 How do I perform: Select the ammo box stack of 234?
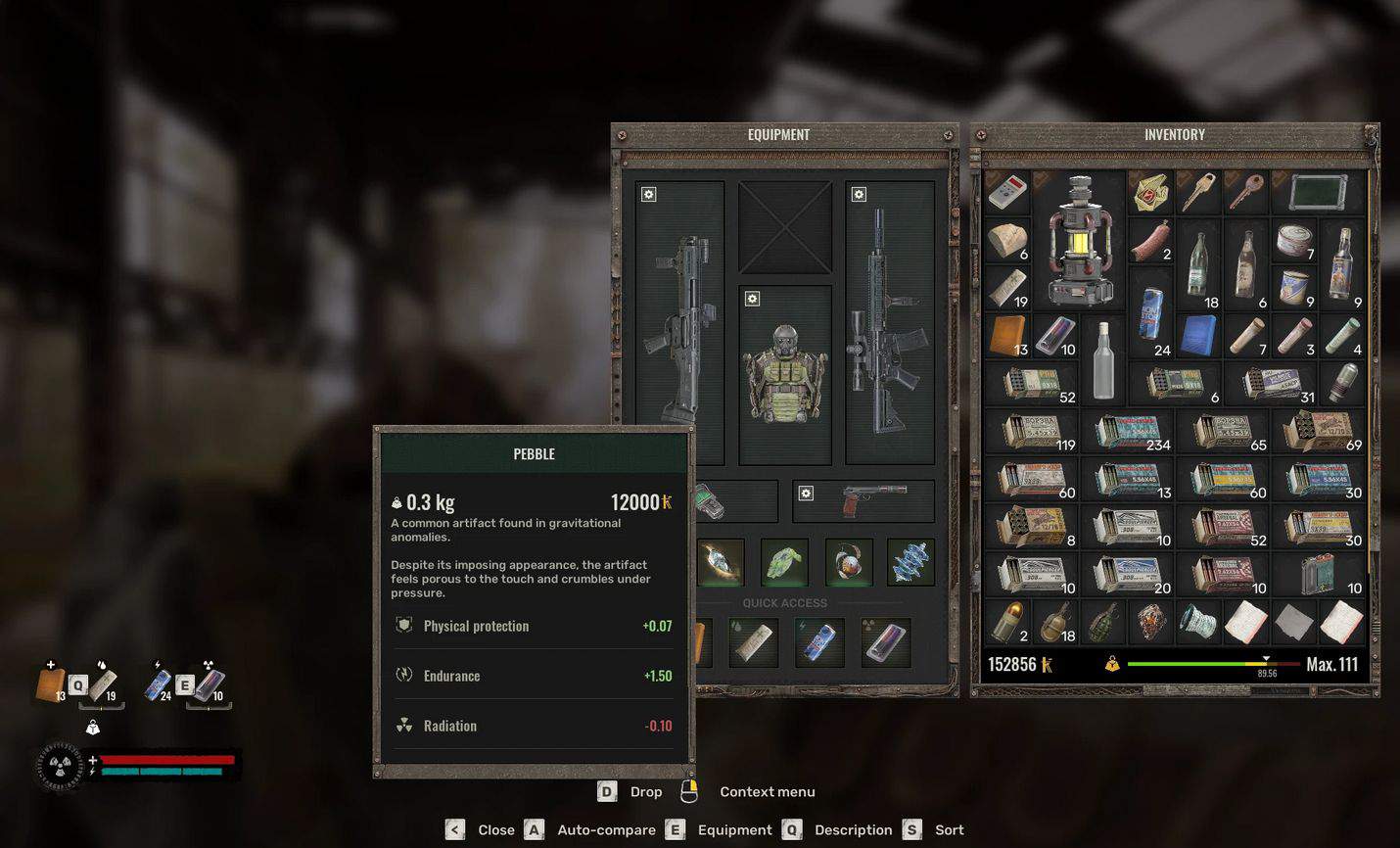coord(1129,432)
